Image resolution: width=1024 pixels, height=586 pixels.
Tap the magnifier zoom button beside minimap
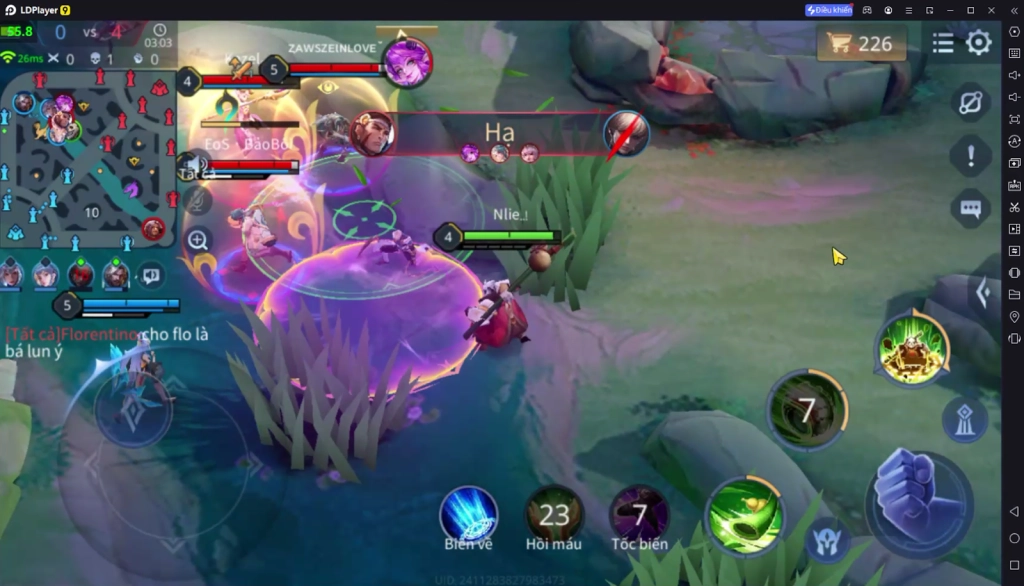tap(198, 240)
